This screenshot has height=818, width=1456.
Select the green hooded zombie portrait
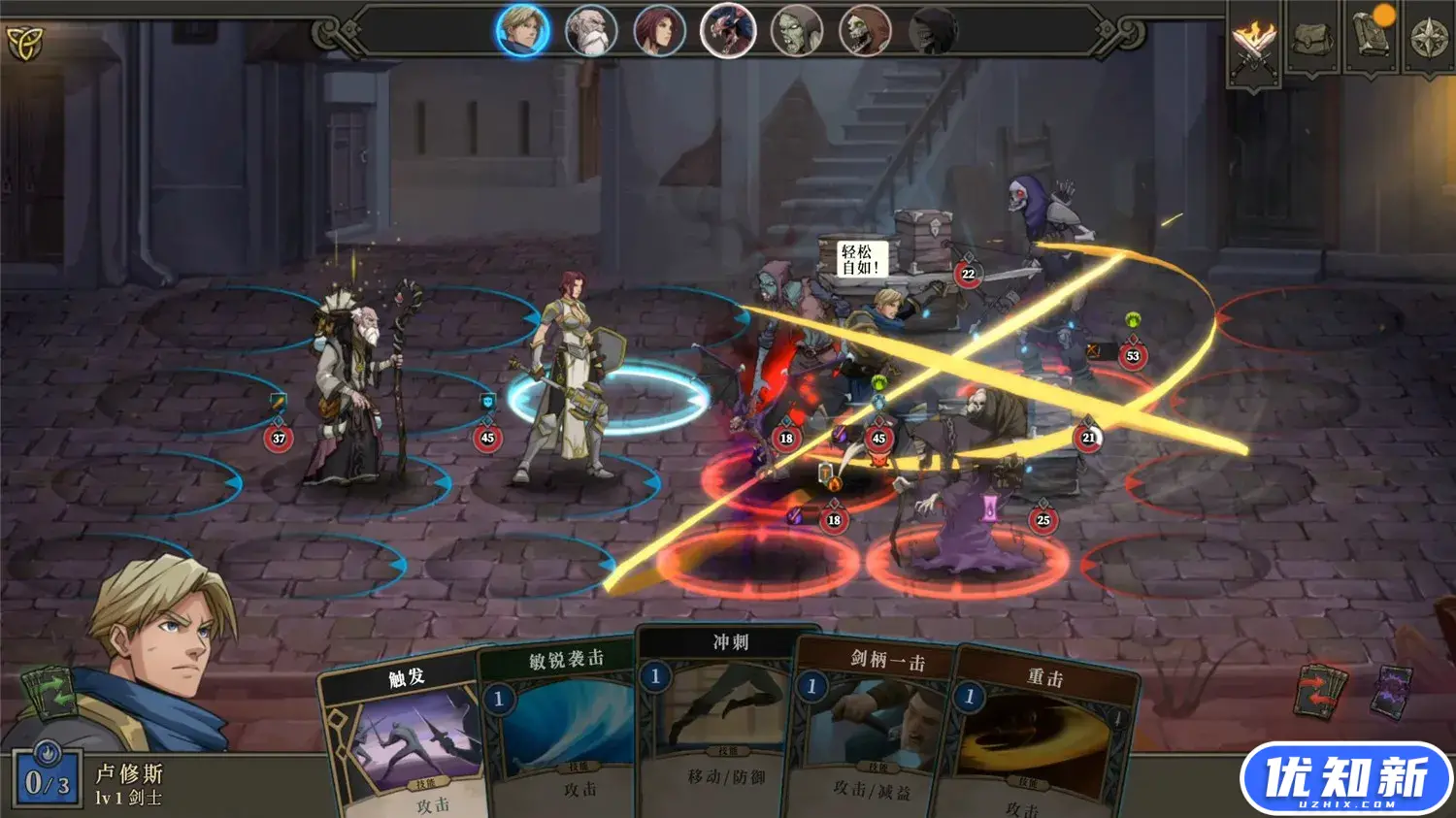[796, 31]
